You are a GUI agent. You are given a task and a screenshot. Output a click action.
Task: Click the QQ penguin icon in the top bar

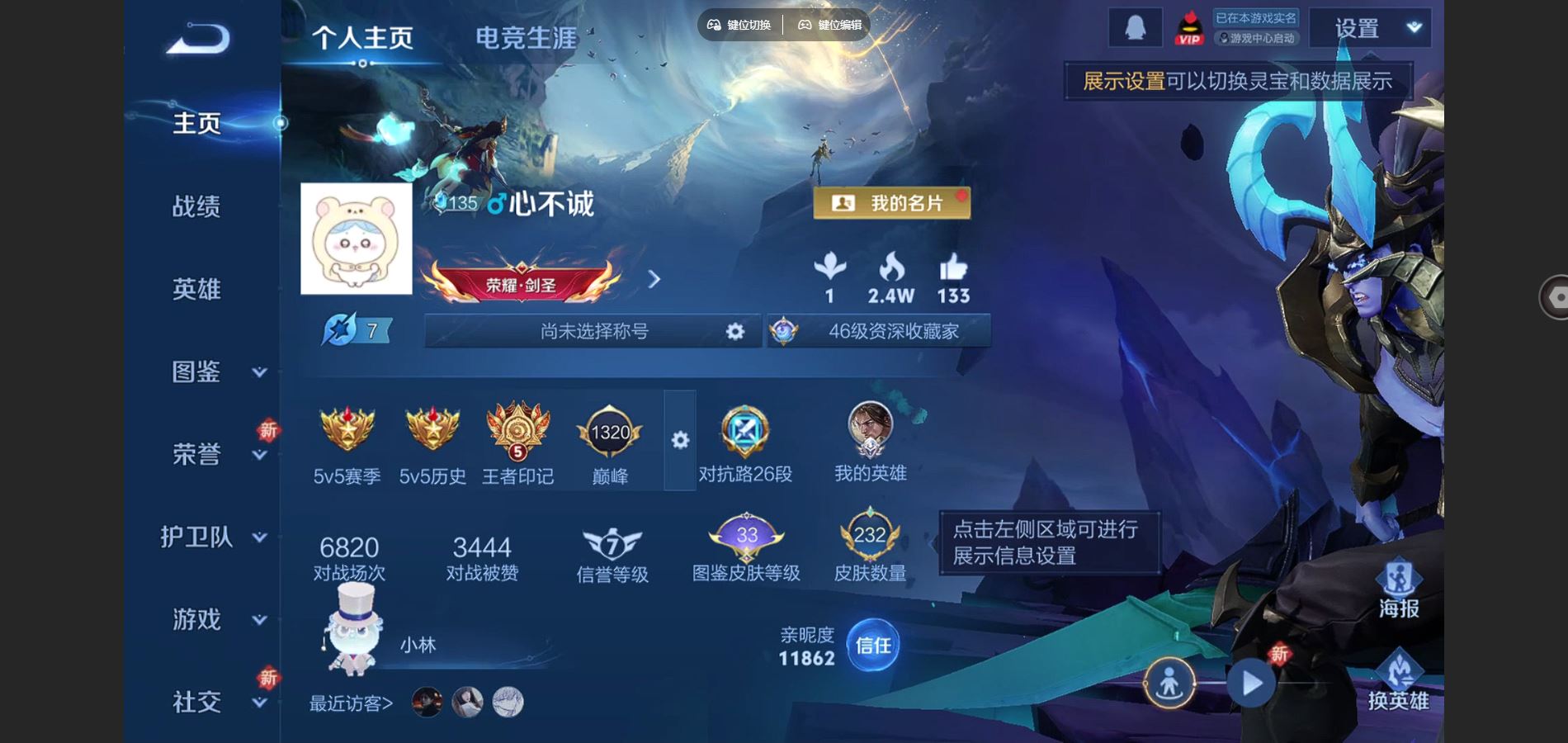tap(1137, 26)
